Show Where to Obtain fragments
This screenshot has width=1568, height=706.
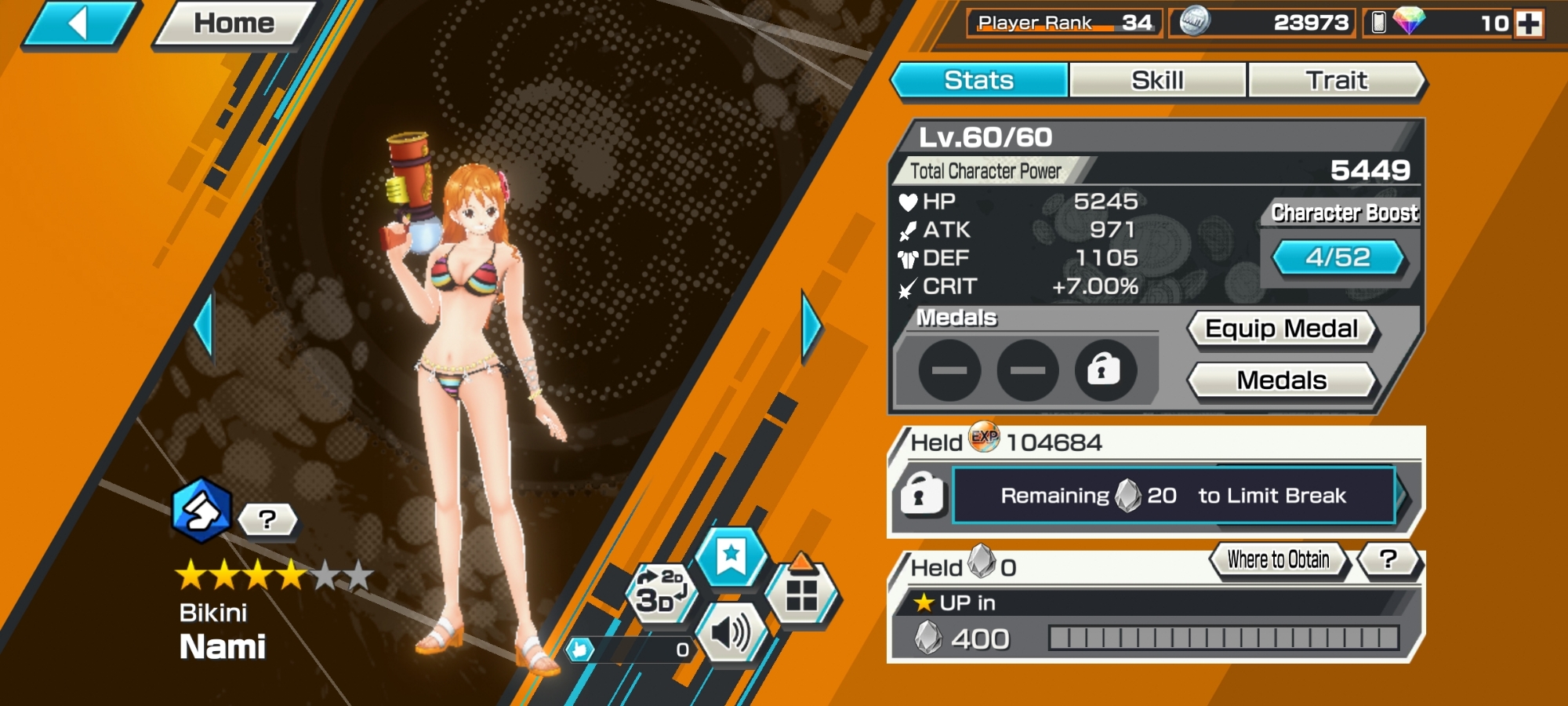pyautogui.click(x=1278, y=560)
